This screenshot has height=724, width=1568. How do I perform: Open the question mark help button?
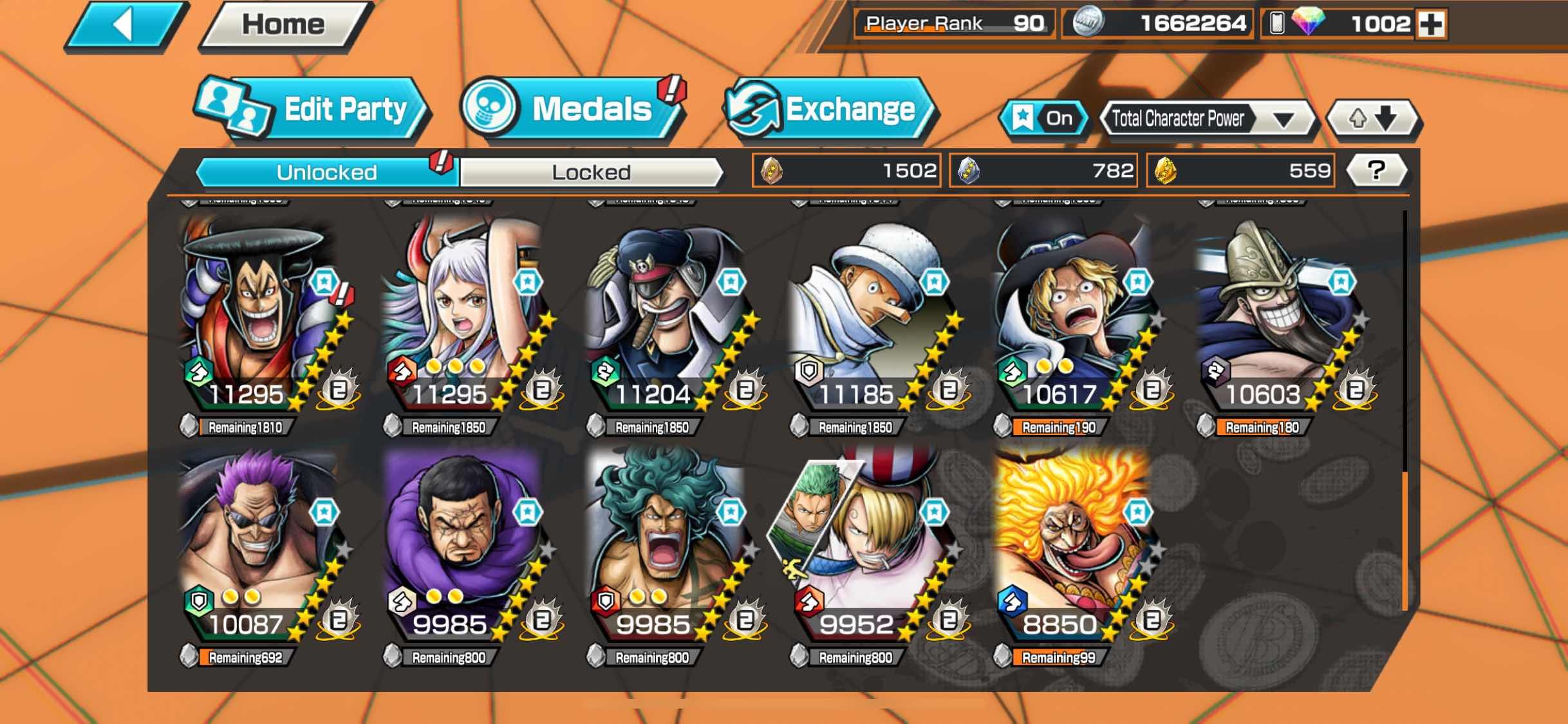pos(1376,171)
